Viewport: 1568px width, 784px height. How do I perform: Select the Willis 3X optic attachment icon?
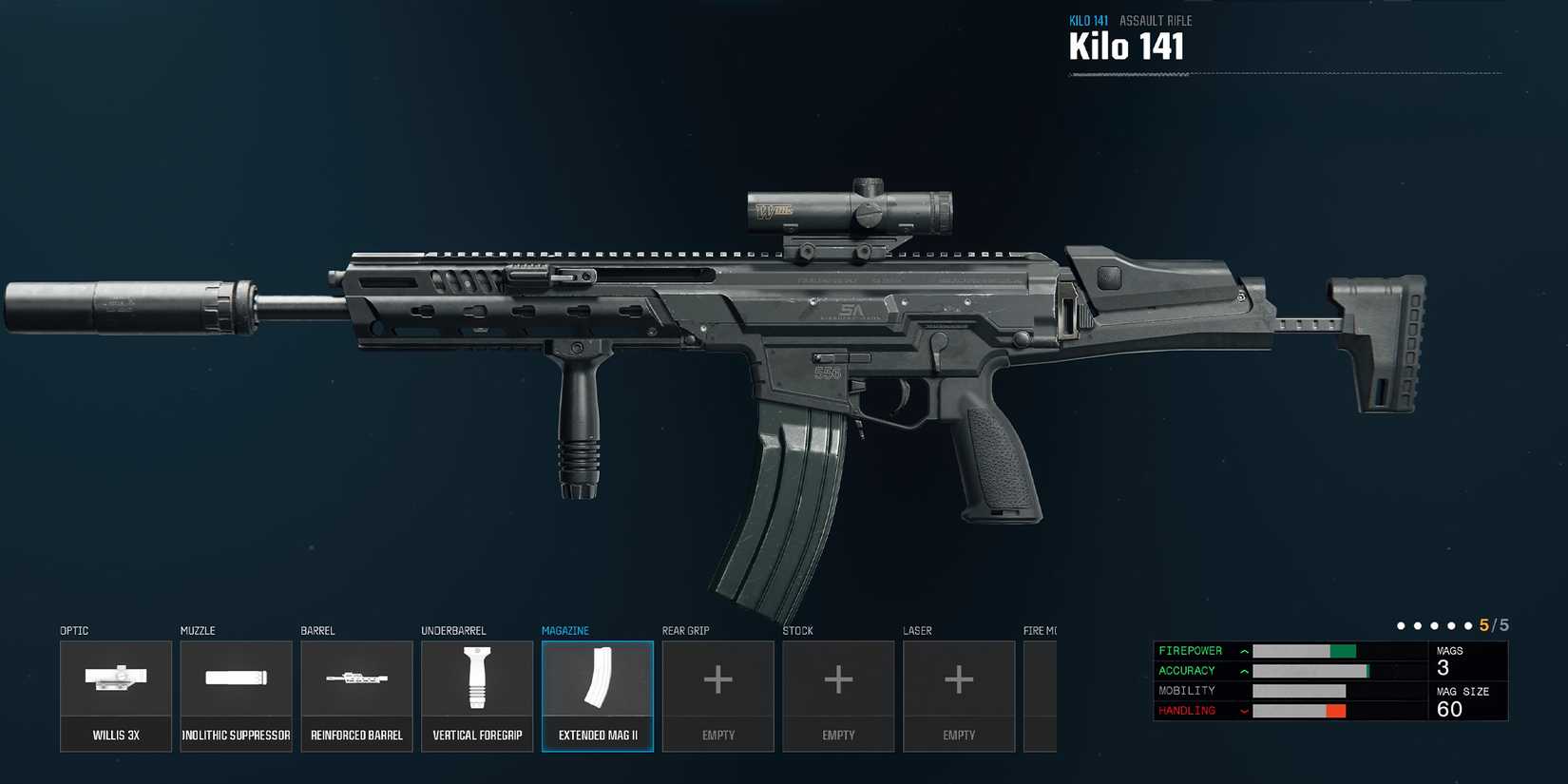[116, 679]
